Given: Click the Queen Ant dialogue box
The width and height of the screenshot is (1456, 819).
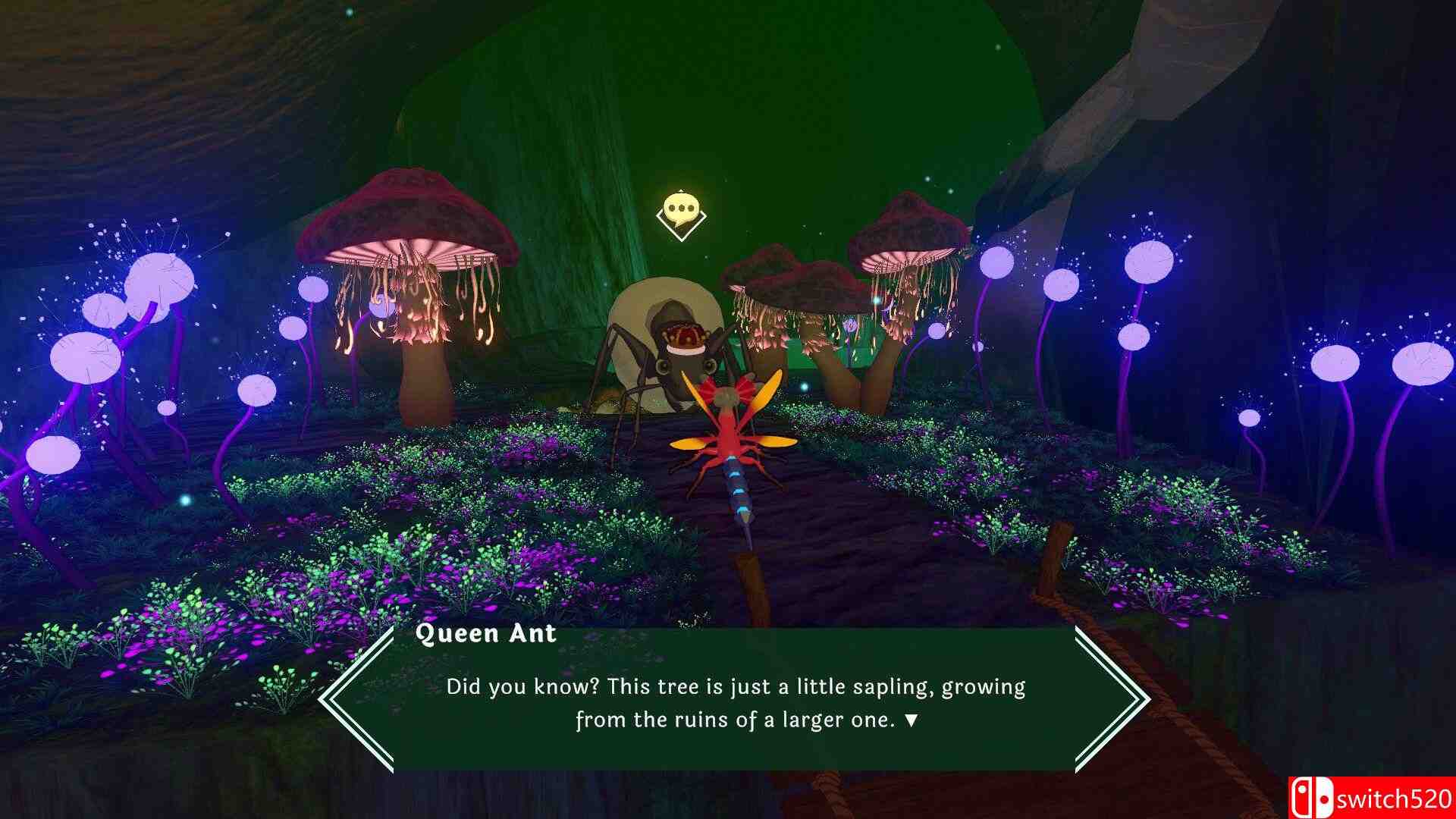Looking at the screenshot, I should click(734, 699).
